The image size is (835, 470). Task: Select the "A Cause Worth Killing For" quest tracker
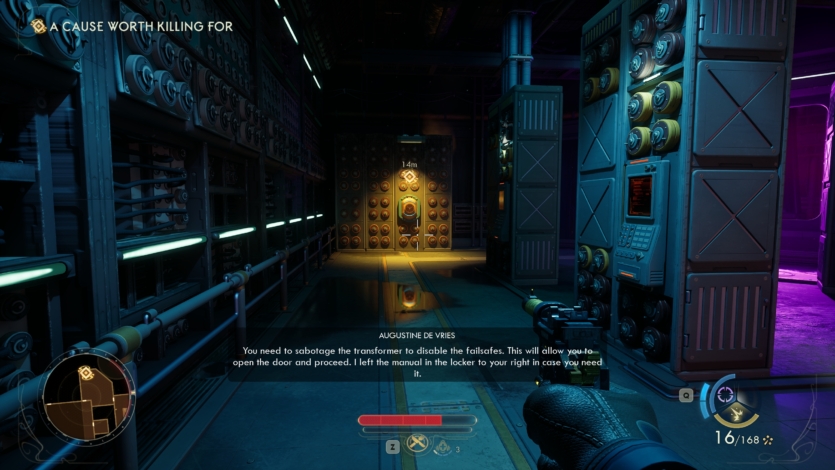(x=132, y=26)
